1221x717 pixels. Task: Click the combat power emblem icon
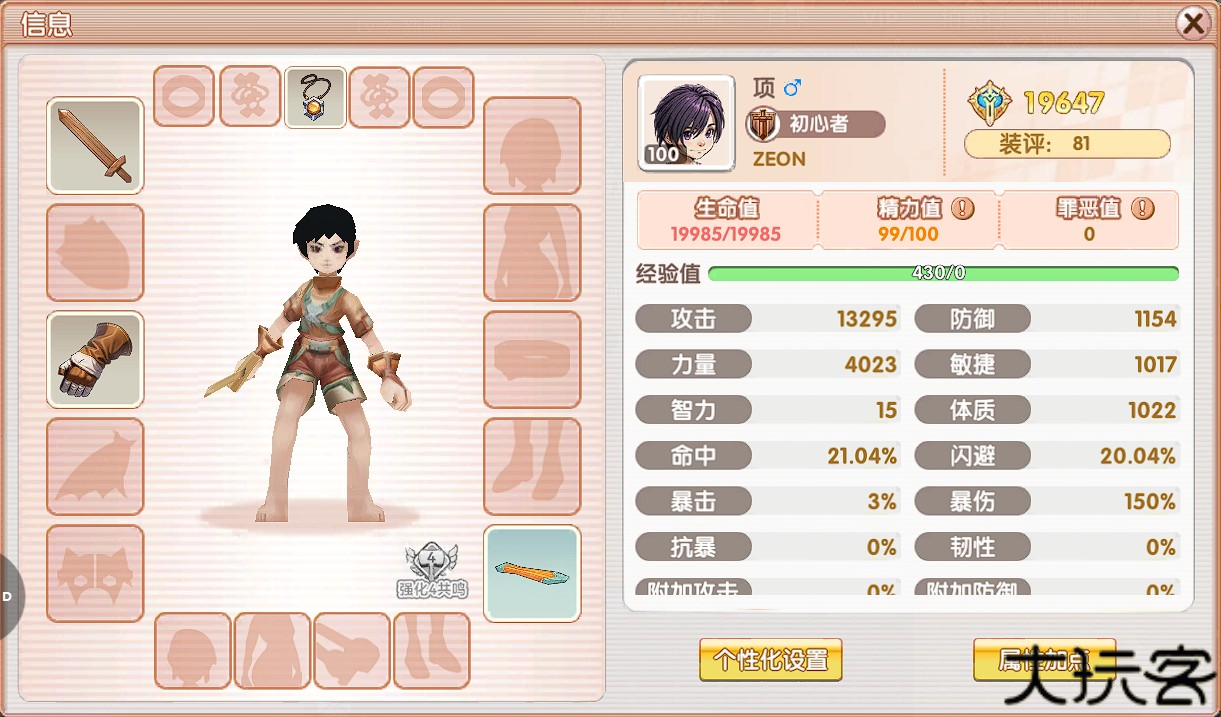click(990, 102)
